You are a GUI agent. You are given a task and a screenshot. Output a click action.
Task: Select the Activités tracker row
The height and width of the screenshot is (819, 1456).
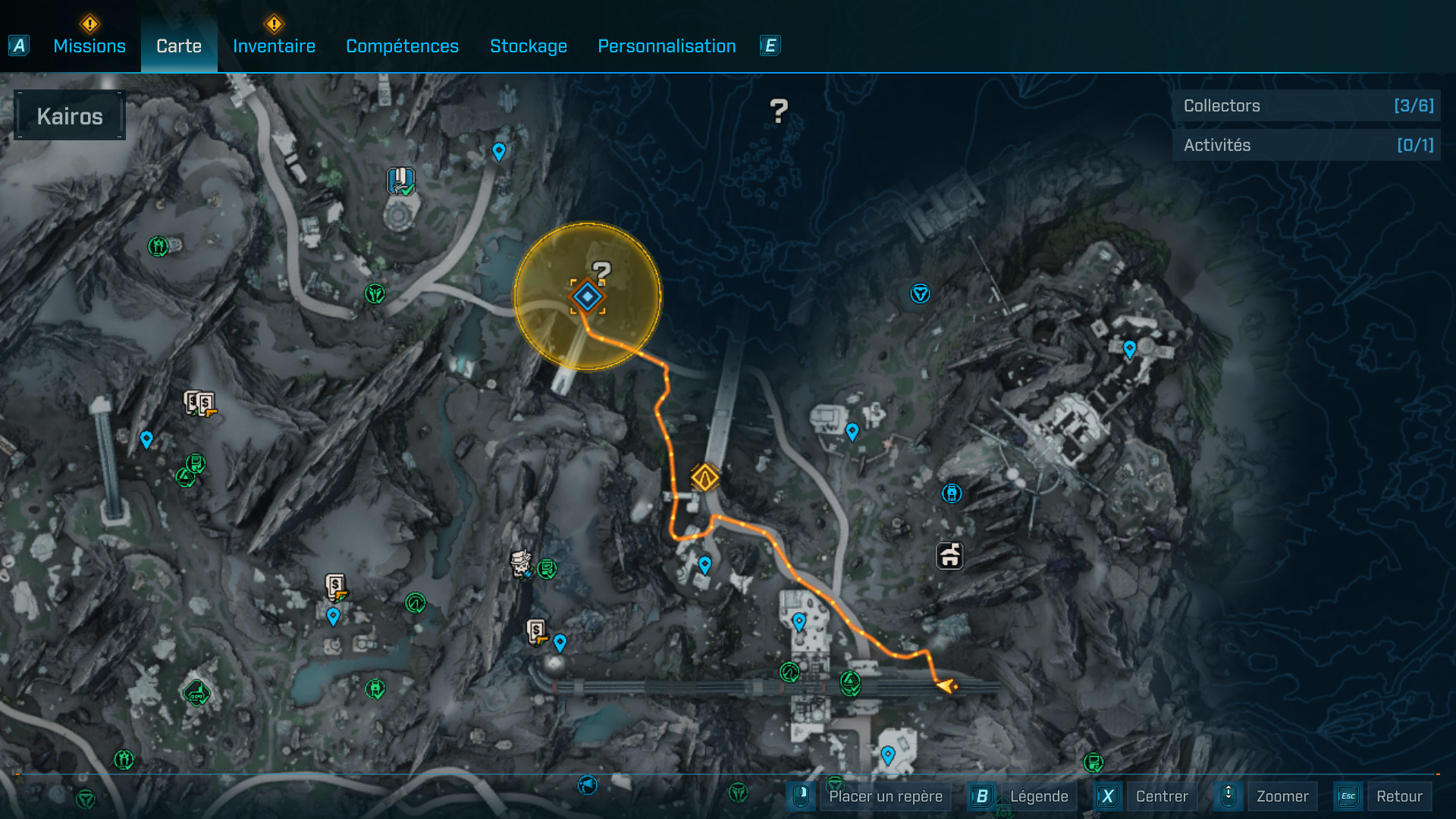1307,145
